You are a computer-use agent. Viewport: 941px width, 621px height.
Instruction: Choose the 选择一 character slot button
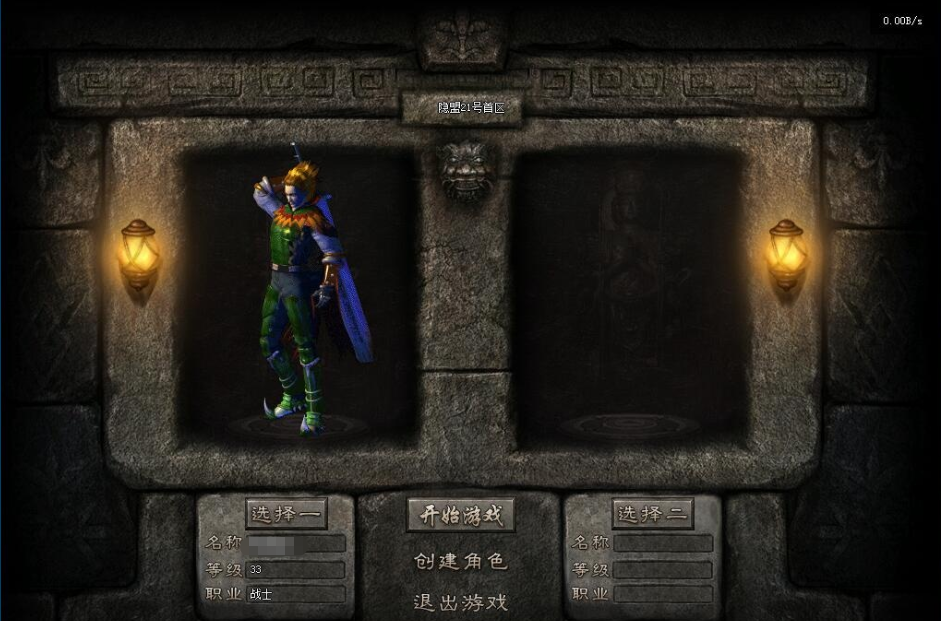[x=286, y=514]
